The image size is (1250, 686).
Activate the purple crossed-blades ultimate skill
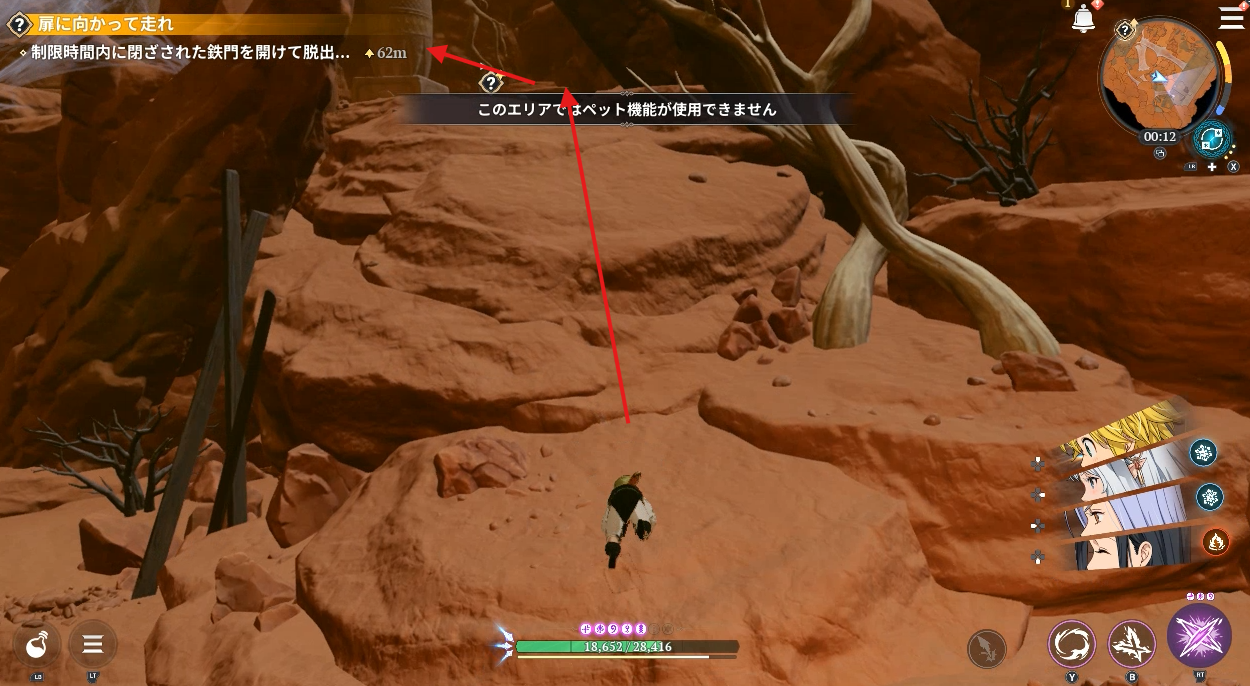click(x=1199, y=636)
